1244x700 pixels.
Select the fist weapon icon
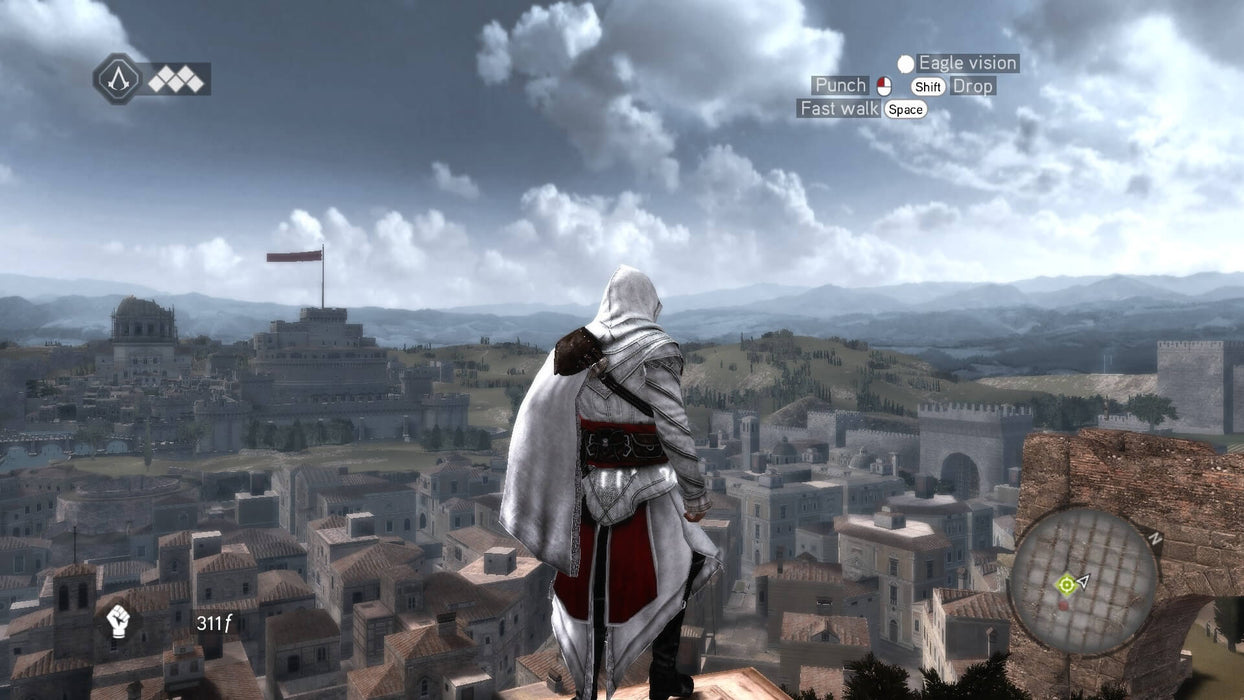click(x=118, y=621)
